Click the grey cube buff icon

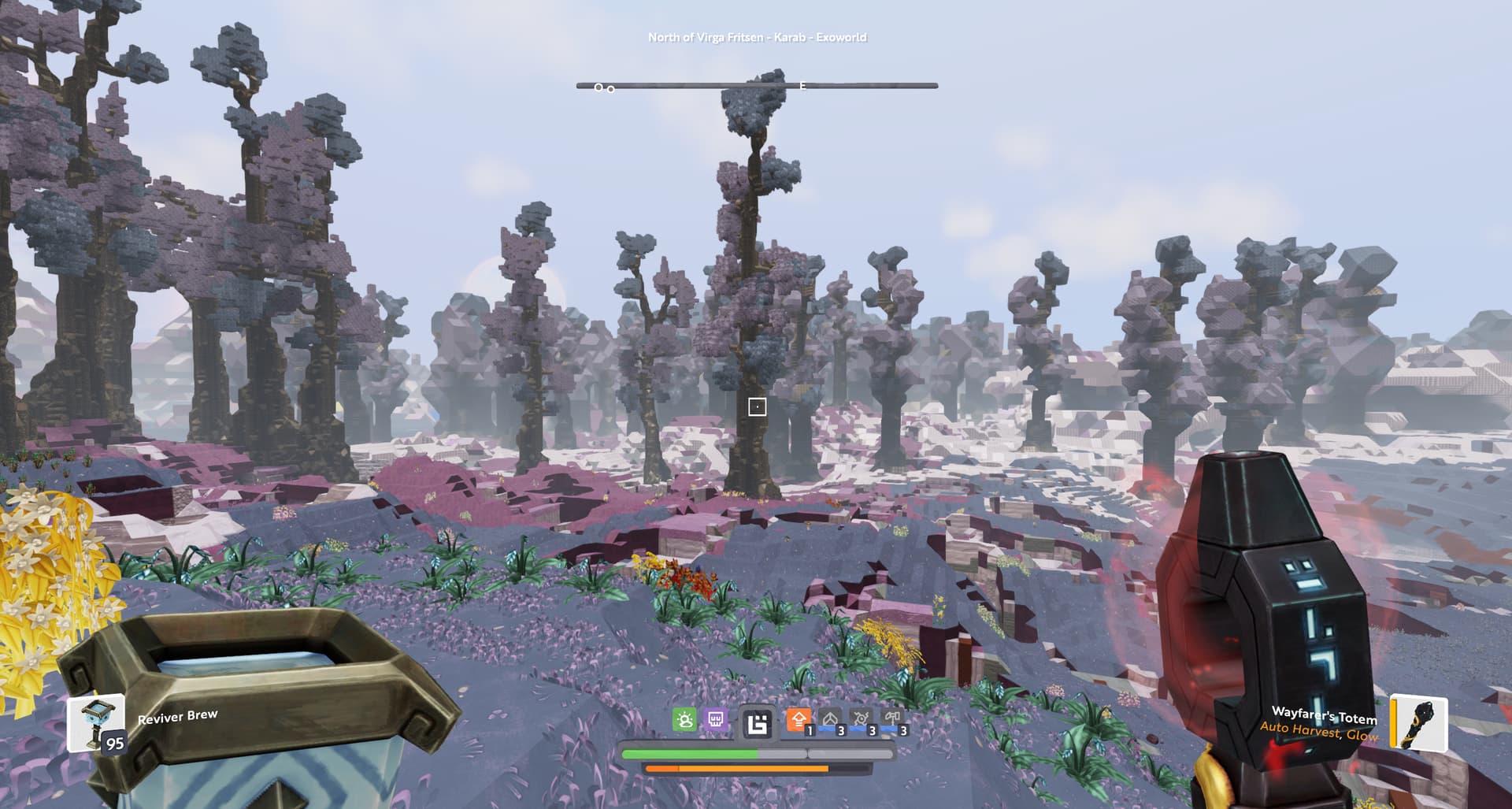click(830, 719)
